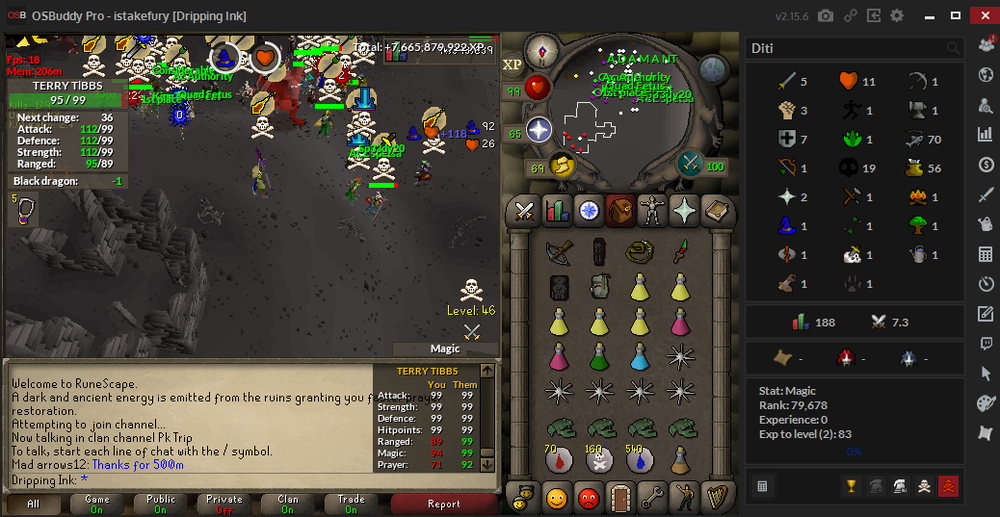Show the Prayer tab
1000x517 pixels.
[x=684, y=211]
